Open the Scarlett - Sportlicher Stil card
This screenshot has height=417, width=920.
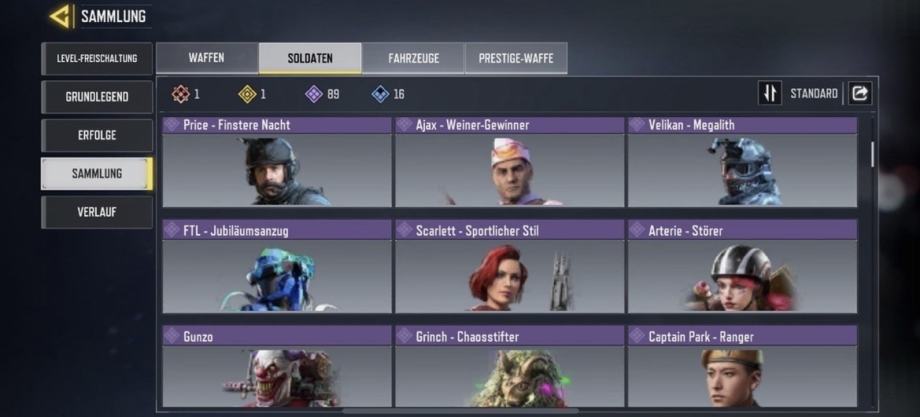[508, 267]
